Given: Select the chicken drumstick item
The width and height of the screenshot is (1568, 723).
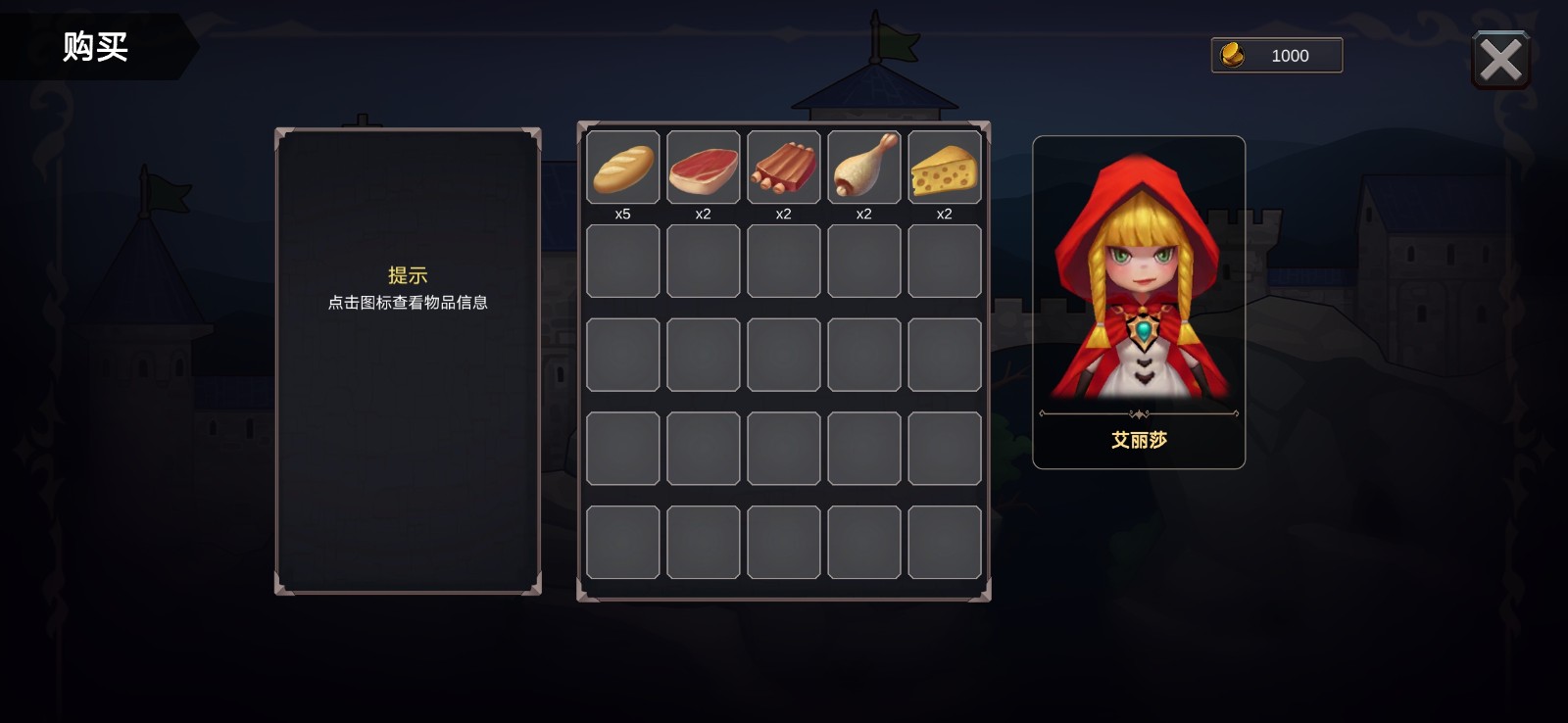Looking at the screenshot, I should [863, 169].
